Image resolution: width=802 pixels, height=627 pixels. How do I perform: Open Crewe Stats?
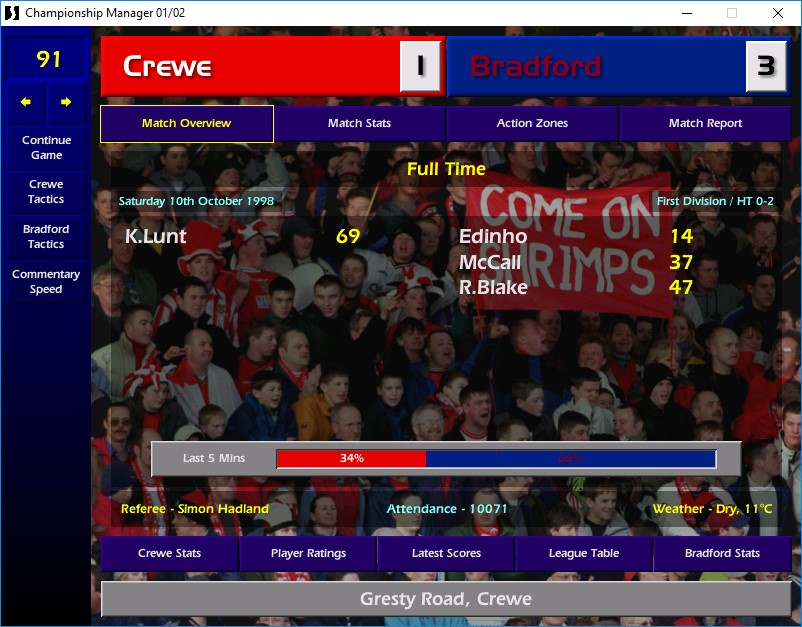(169, 553)
